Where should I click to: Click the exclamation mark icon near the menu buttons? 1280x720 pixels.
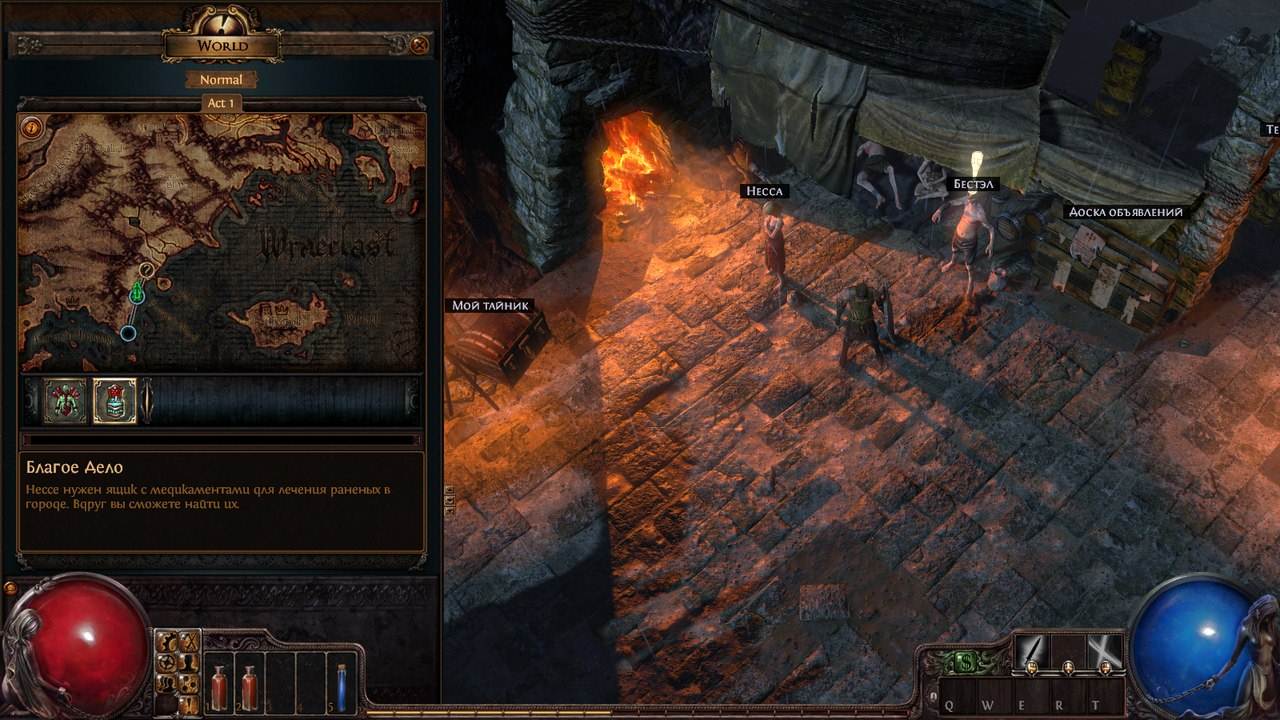pos(190,705)
